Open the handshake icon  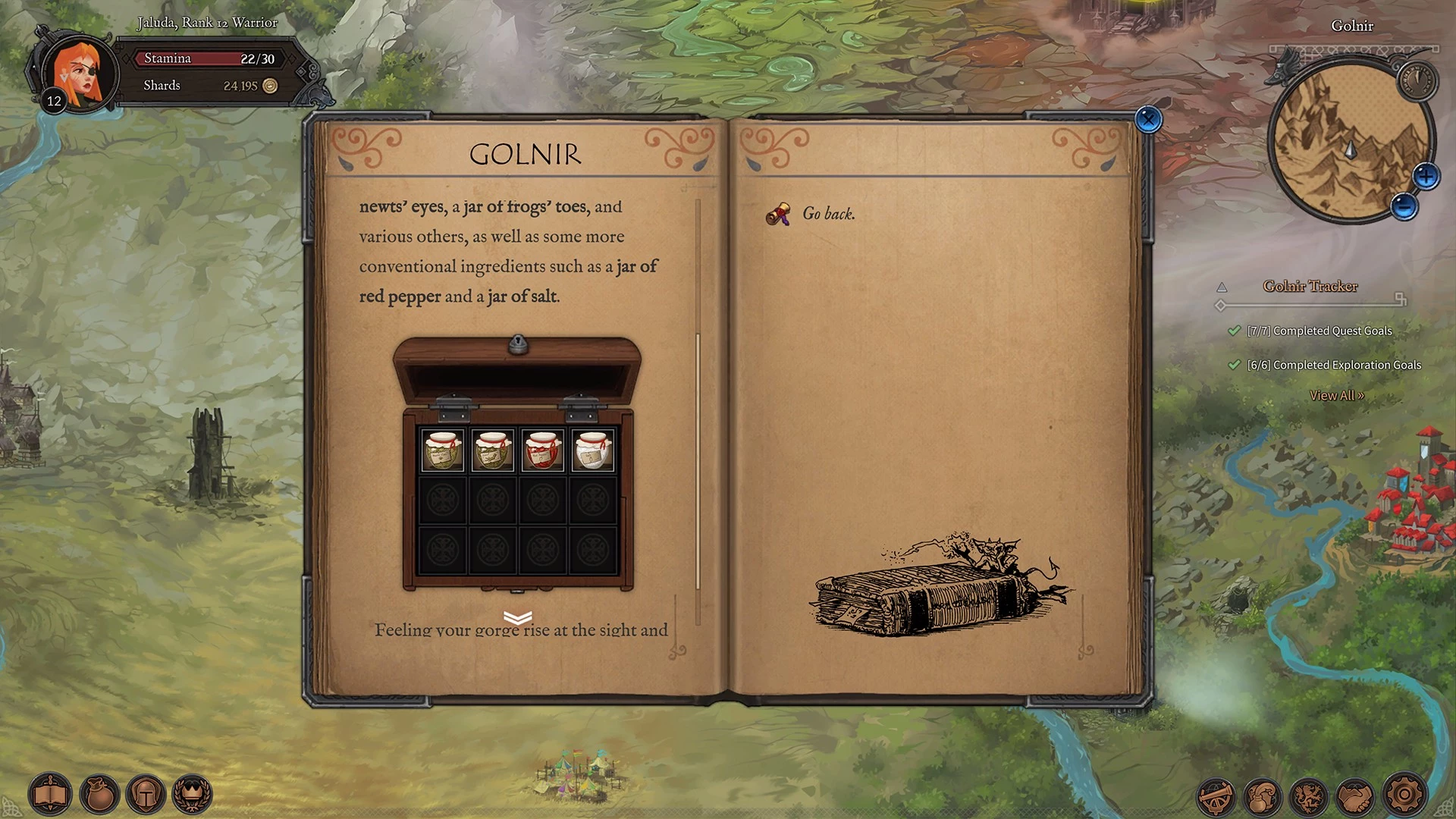[1357, 796]
